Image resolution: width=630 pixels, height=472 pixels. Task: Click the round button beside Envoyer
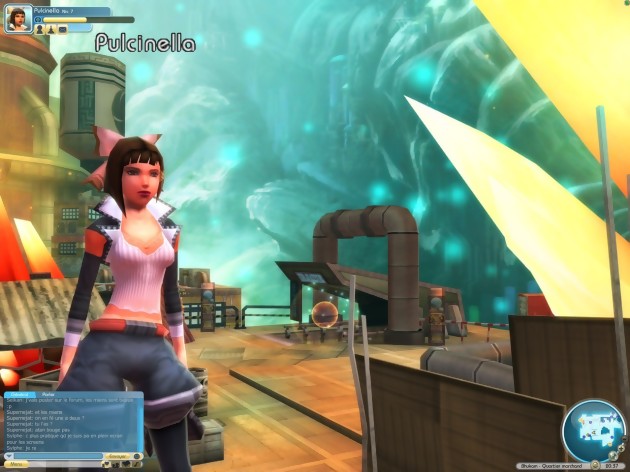(138, 456)
